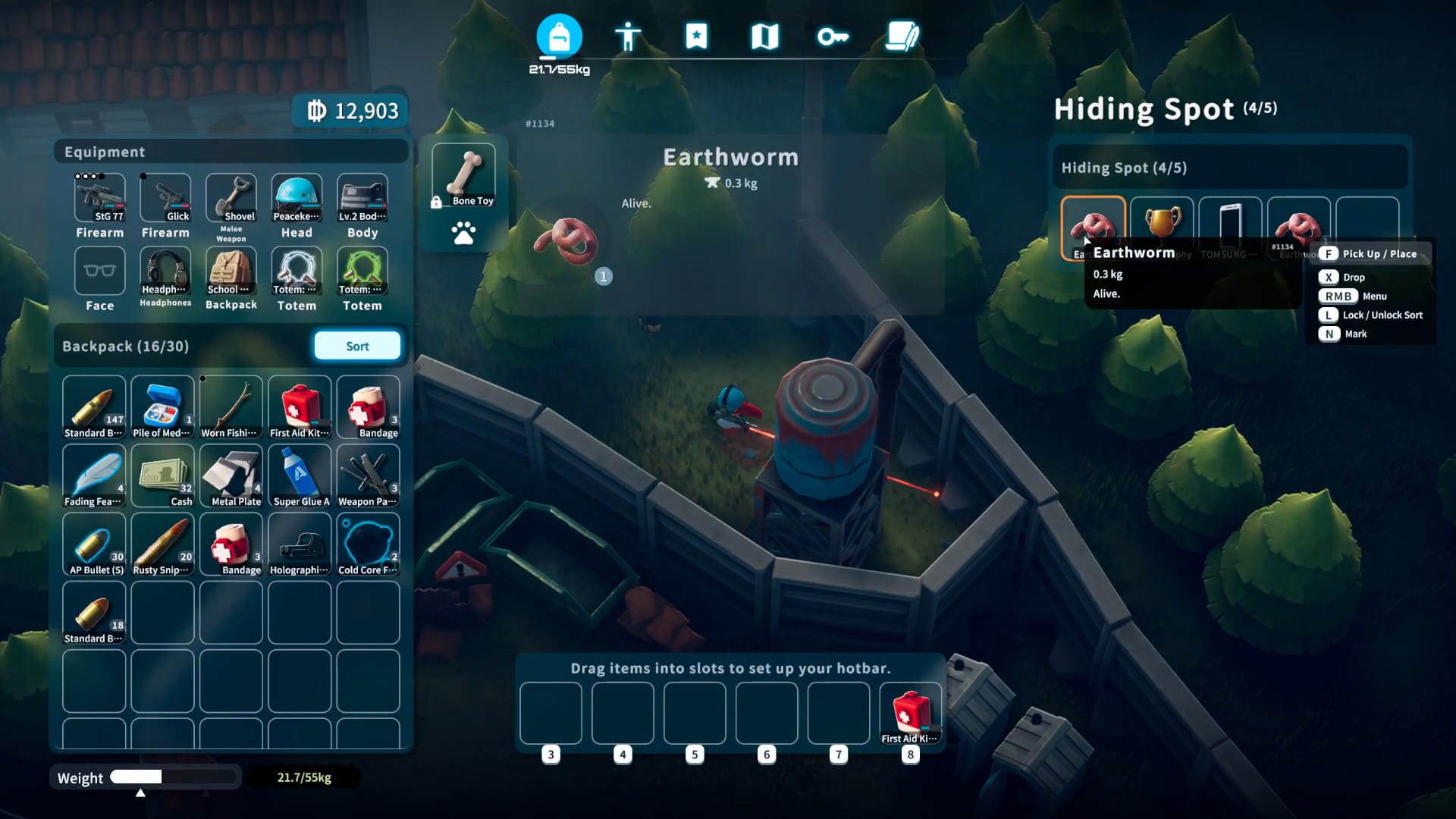The image size is (1456, 819).
Task: Select the StG 77 firearm slot
Action: (x=100, y=198)
